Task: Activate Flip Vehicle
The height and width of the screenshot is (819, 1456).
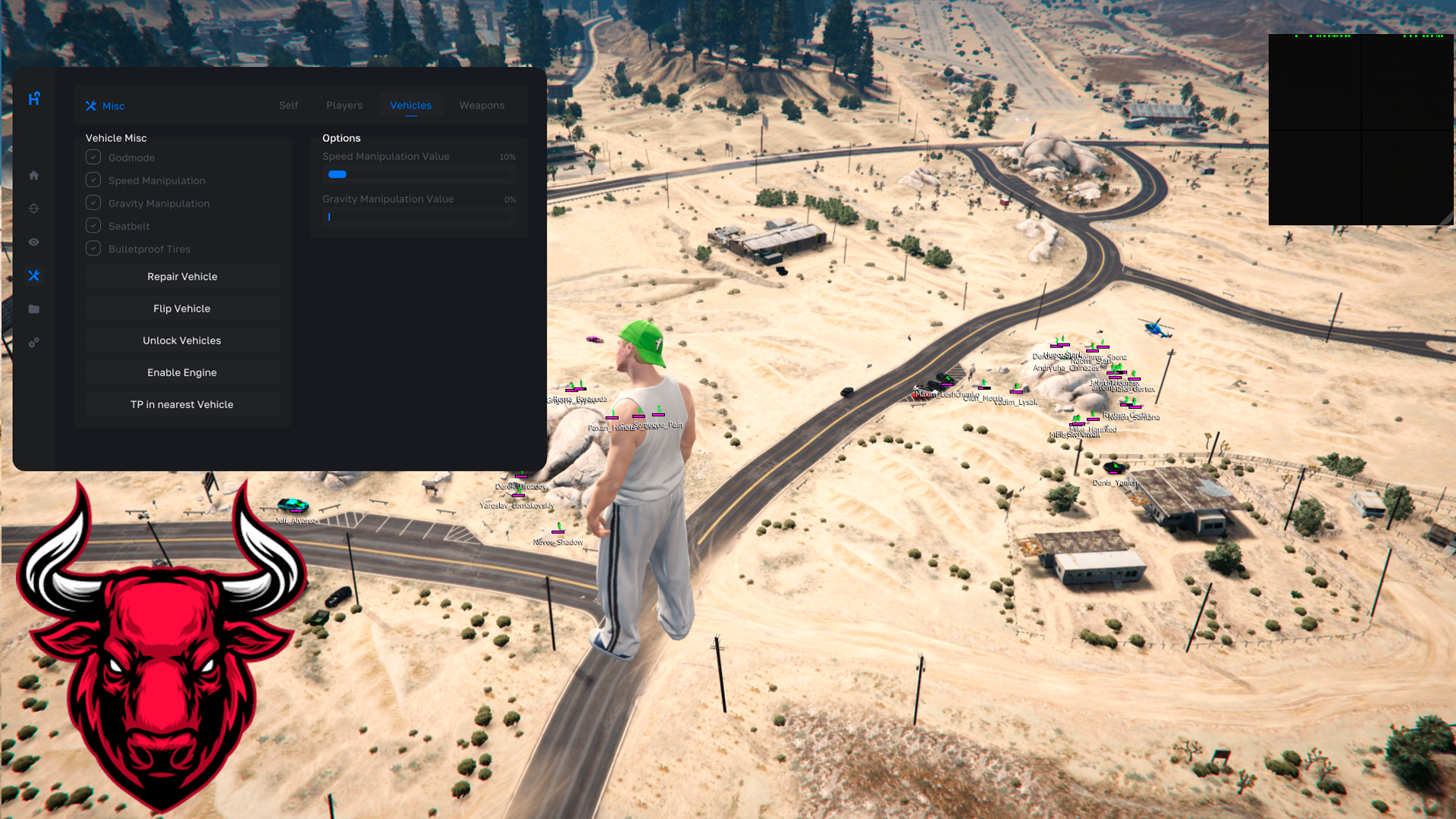Action: (x=182, y=309)
